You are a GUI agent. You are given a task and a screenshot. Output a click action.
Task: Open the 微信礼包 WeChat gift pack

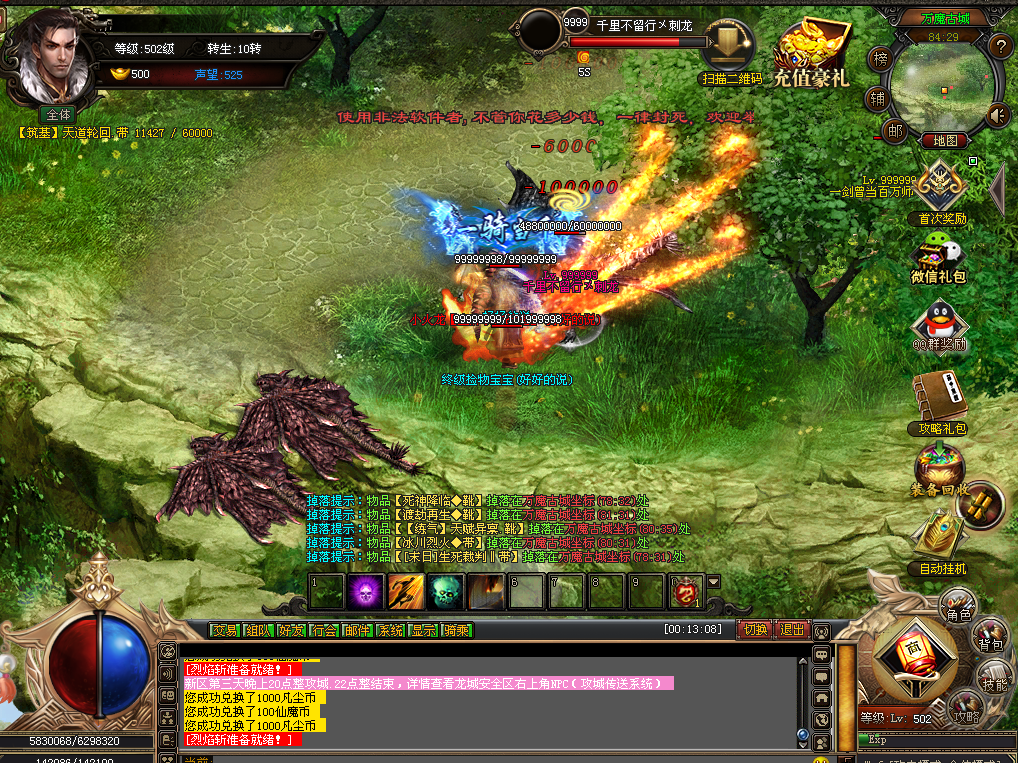pos(938,258)
